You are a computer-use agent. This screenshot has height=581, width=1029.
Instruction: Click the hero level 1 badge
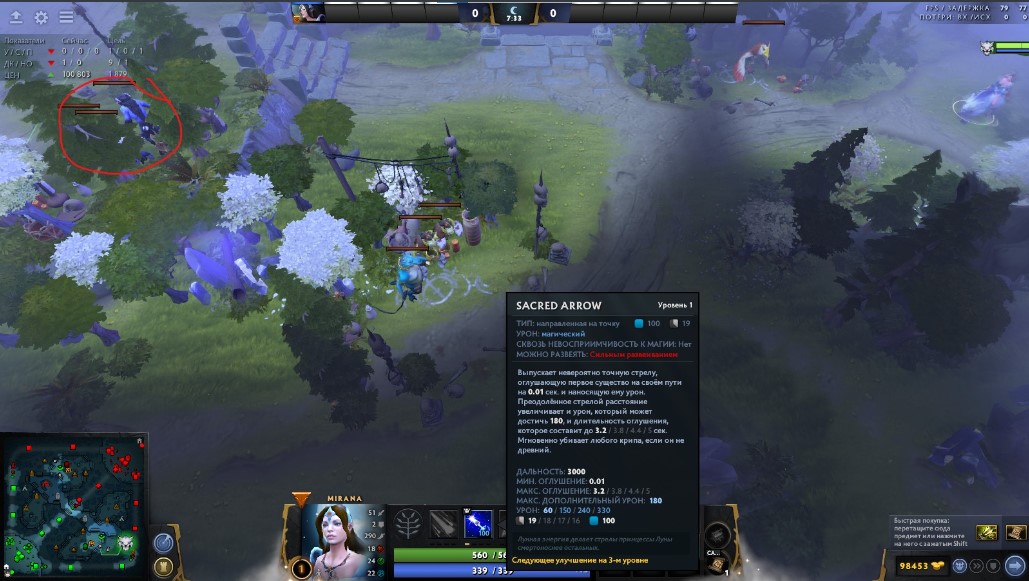pyautogui.click(x=301, y=568)
